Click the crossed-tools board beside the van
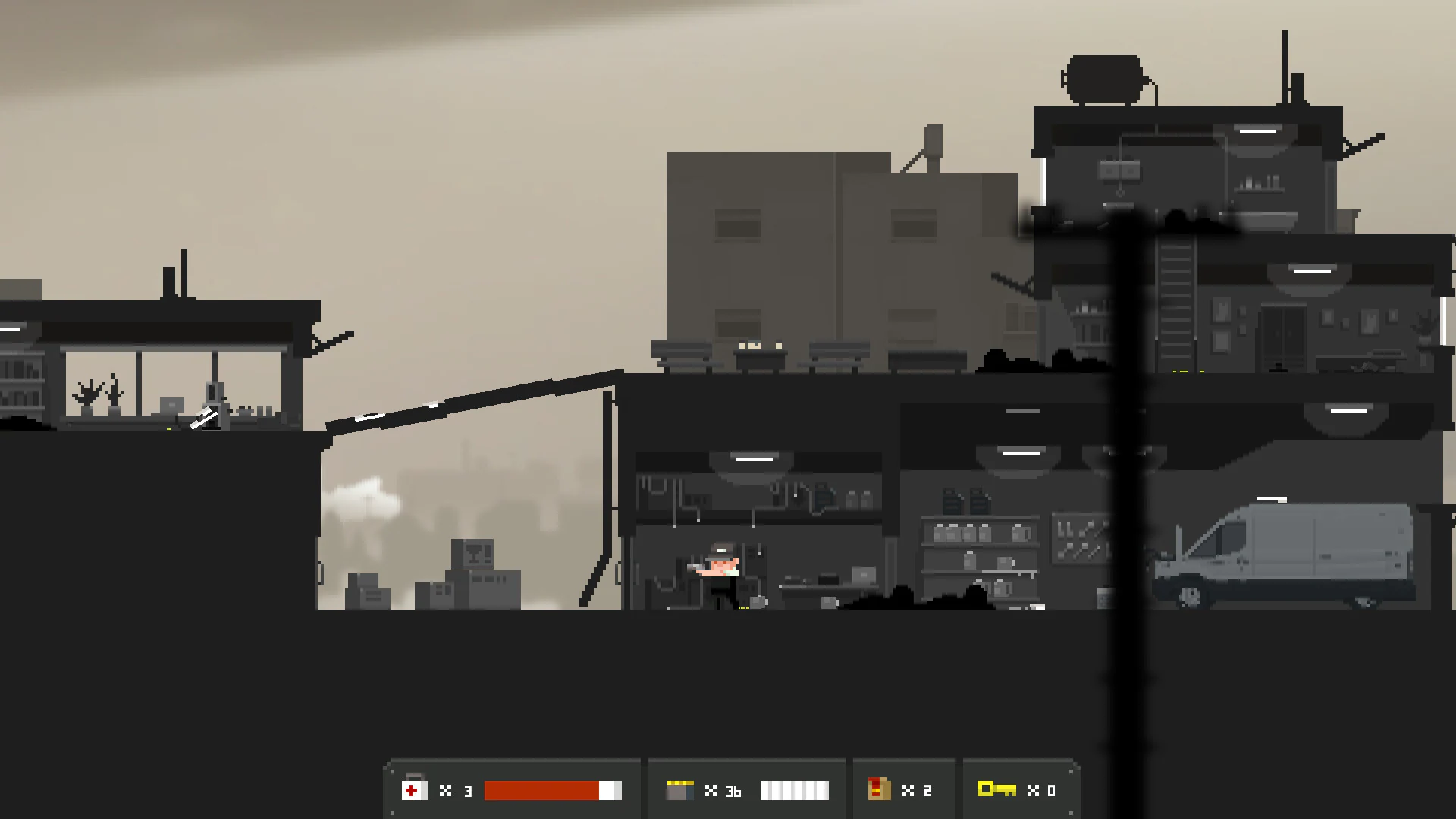1456x819 pixels. [1081, 538]
